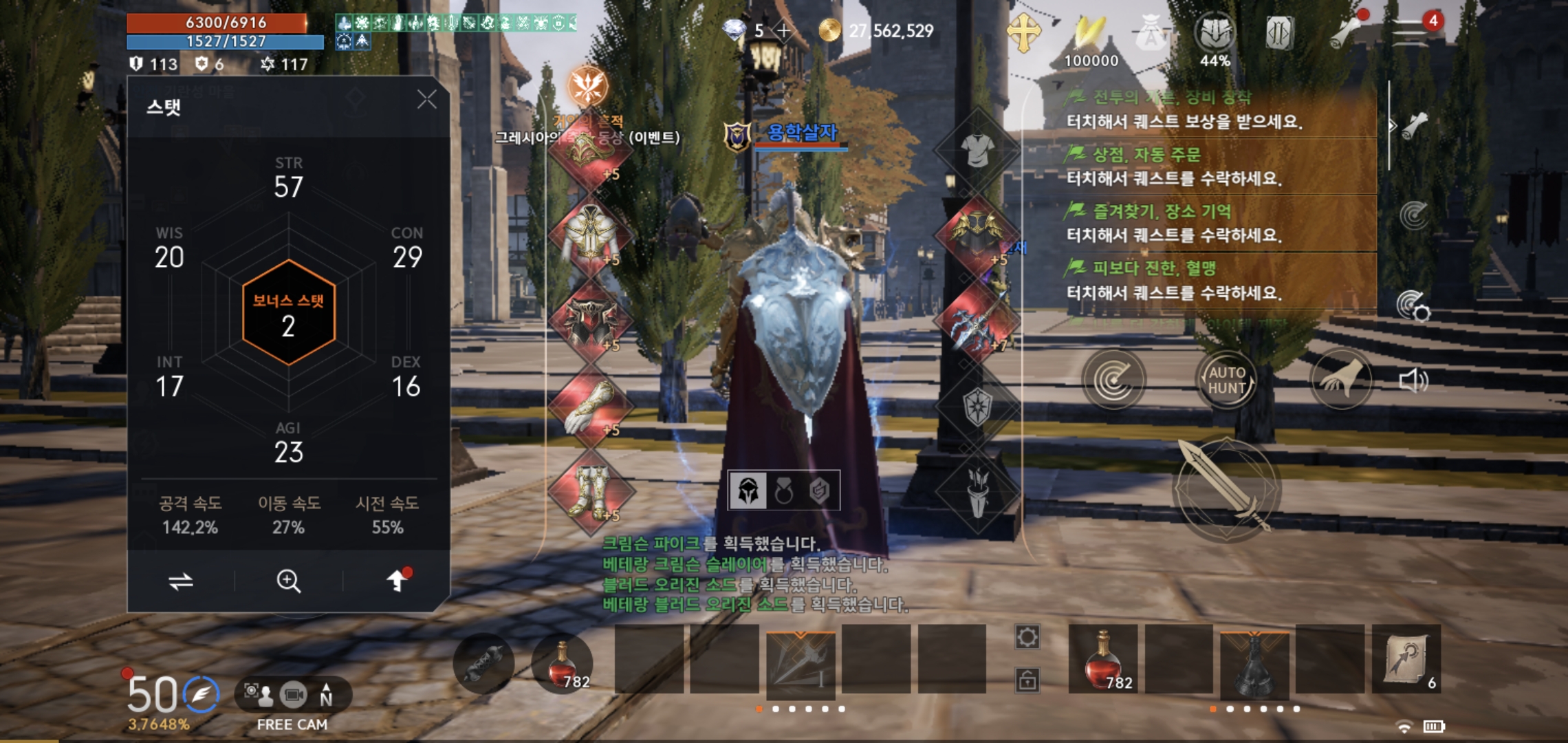This screenshot has width=1568, height=743.
Task: Toggle AUTO HUNT mode
Action: 1227,380
